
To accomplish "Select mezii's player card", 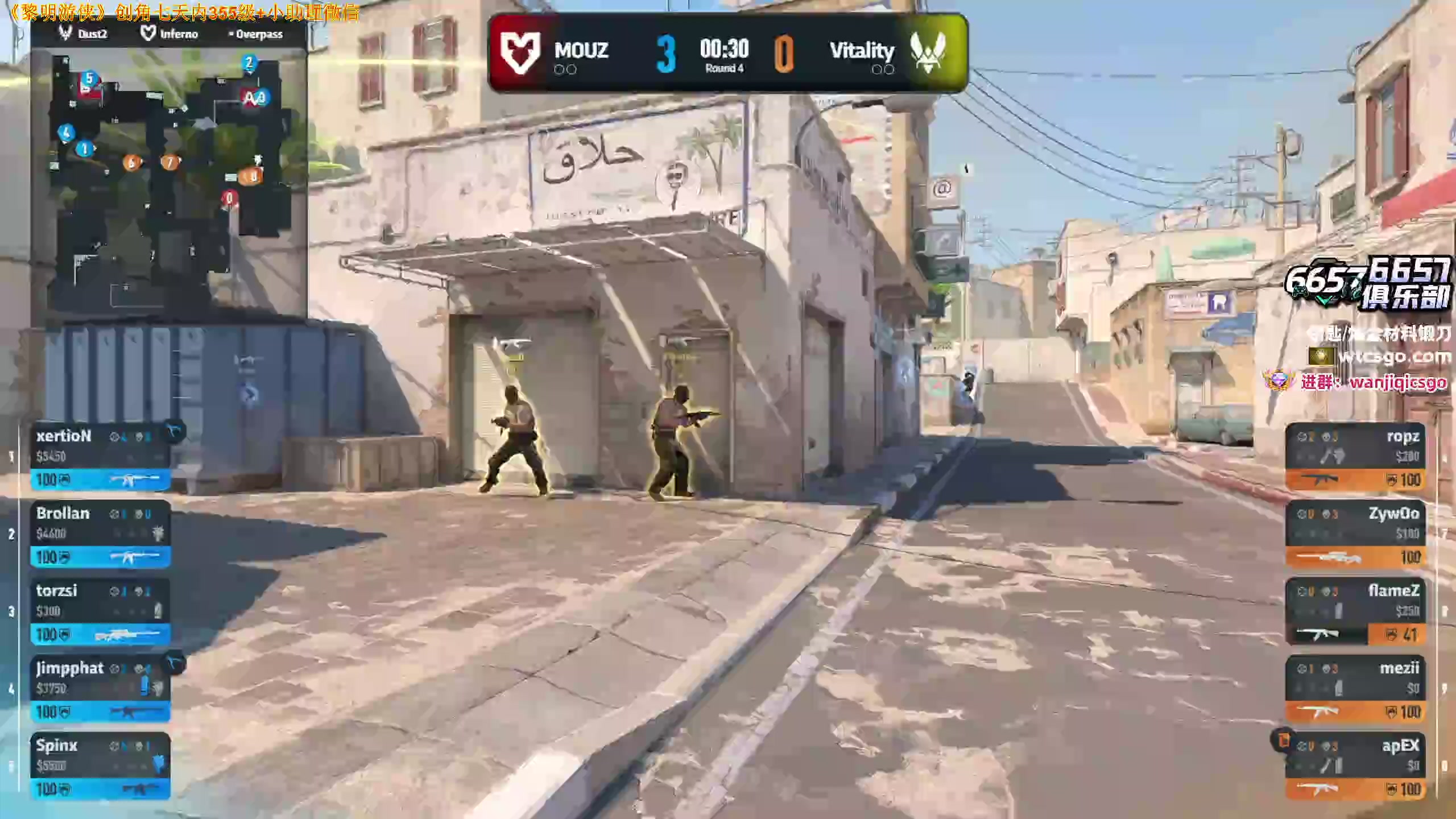I will click(x=1355, y=689).
